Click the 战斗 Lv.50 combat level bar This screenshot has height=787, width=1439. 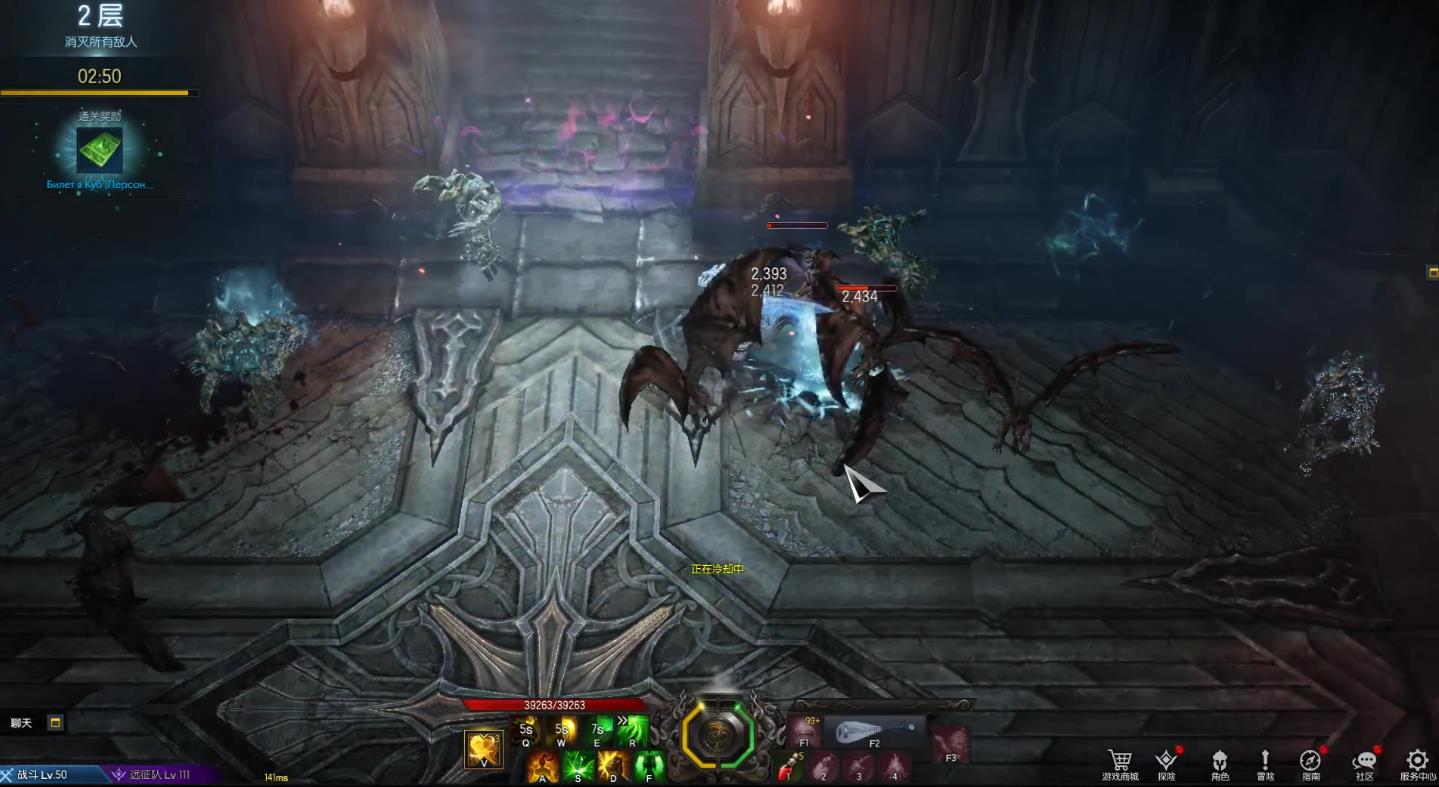pyautogui.click(x=52, y=775)
